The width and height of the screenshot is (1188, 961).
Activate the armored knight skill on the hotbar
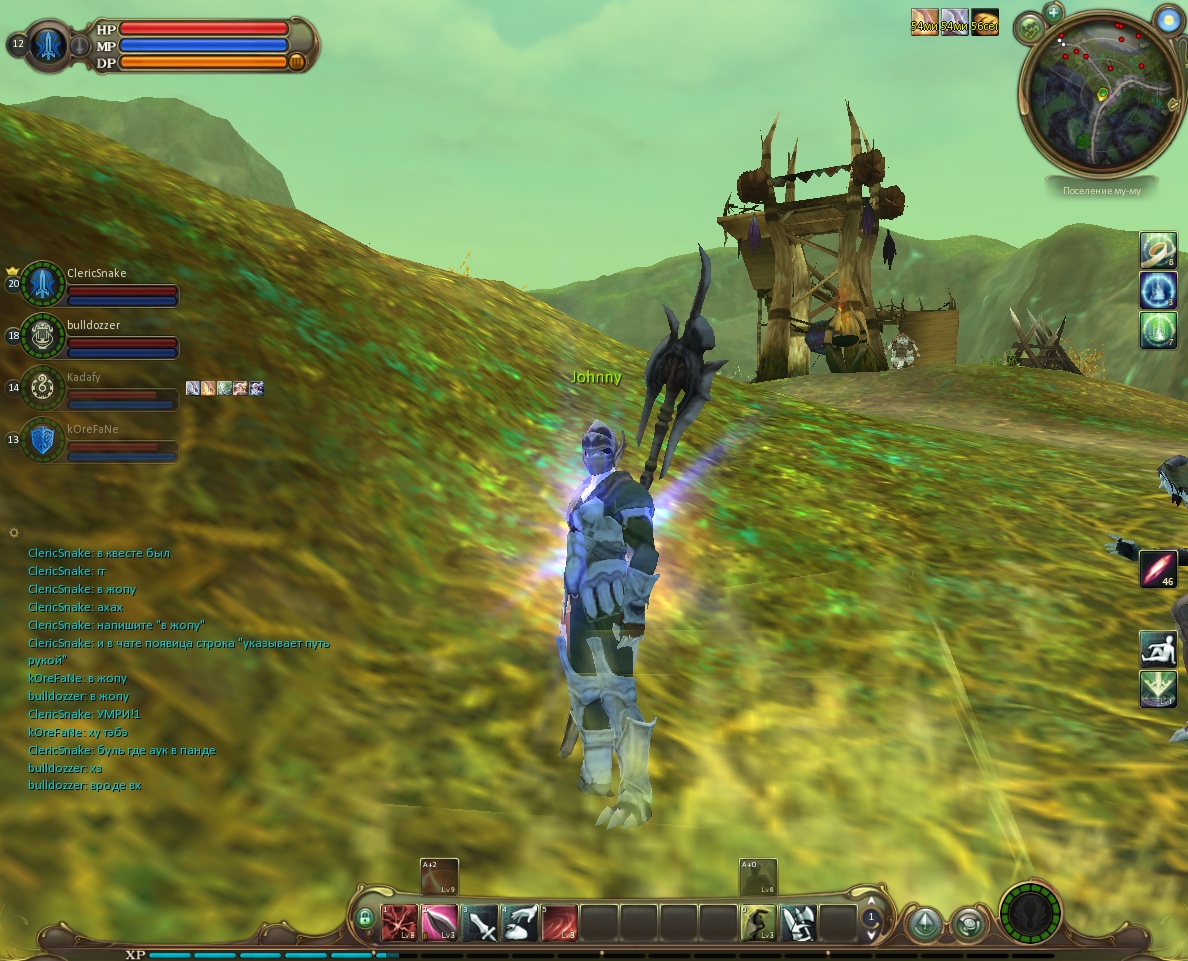798,923
